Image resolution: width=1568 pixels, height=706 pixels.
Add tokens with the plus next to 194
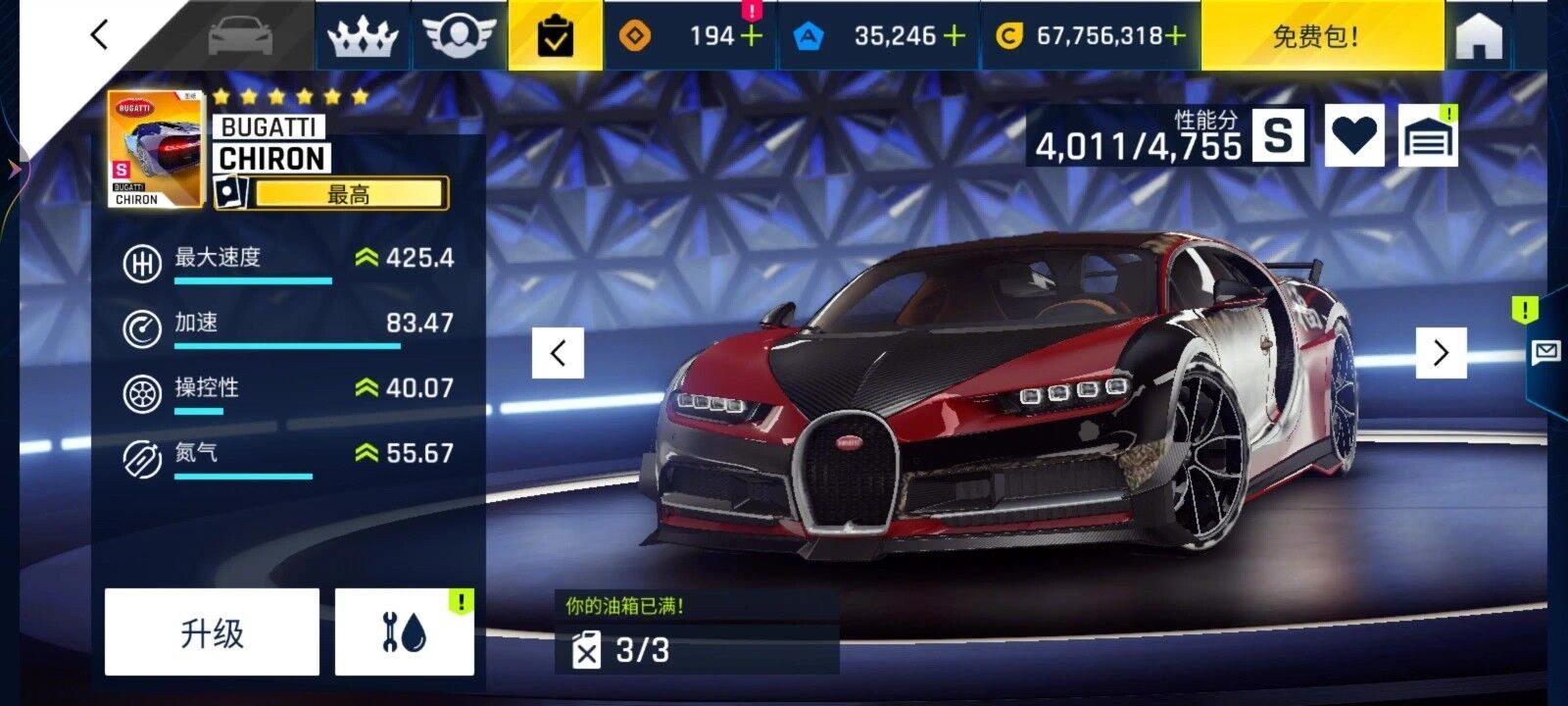[x=751, y=35]
